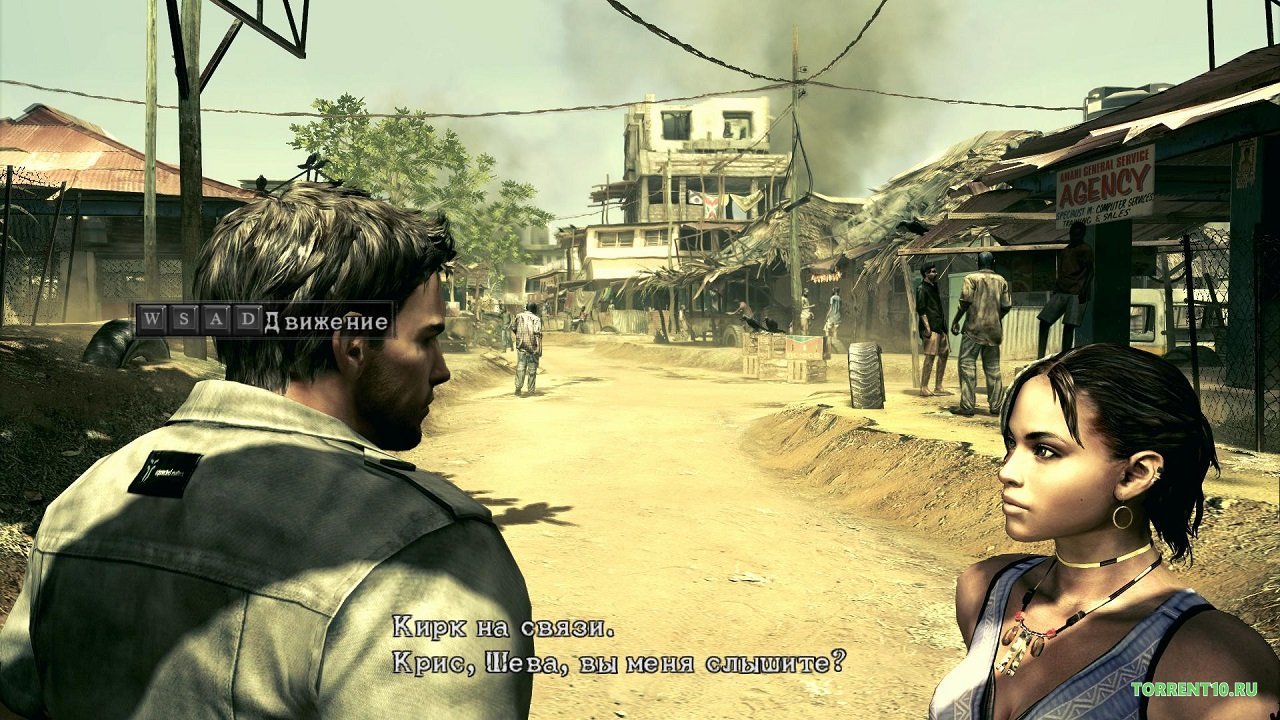The image size is (1280, 720).
Task: Click the W movement key icon
Action: [x=152, y=318]
